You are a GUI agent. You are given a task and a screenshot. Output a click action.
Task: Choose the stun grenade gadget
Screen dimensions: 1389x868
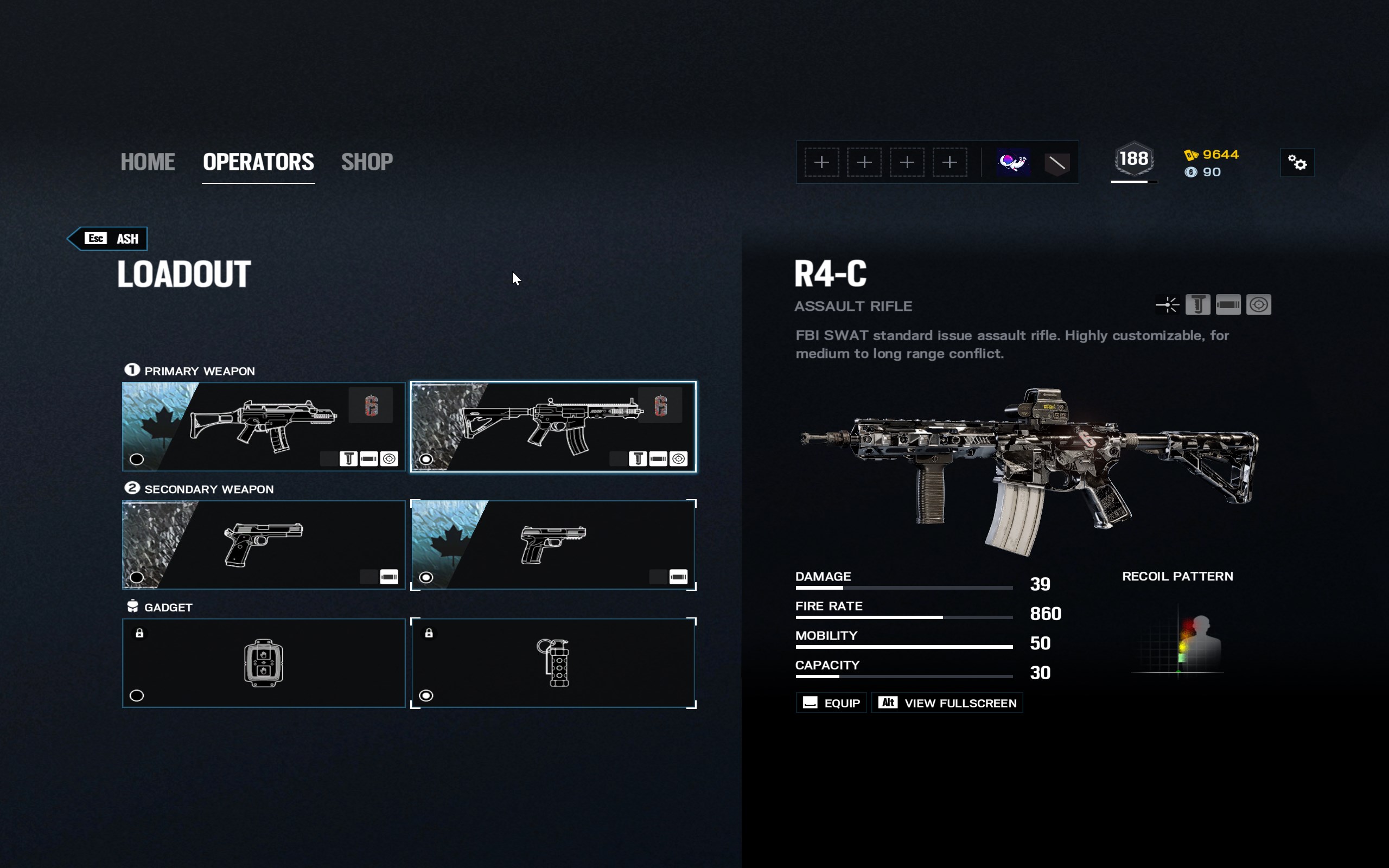553,663
